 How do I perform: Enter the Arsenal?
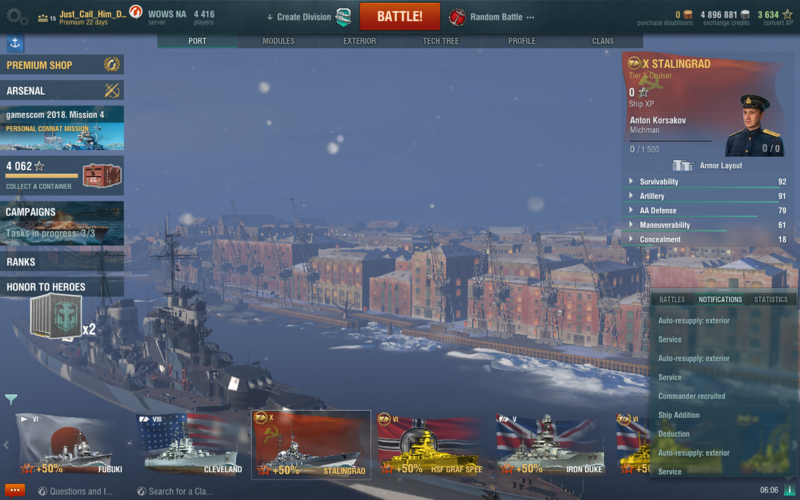point(62,91)
